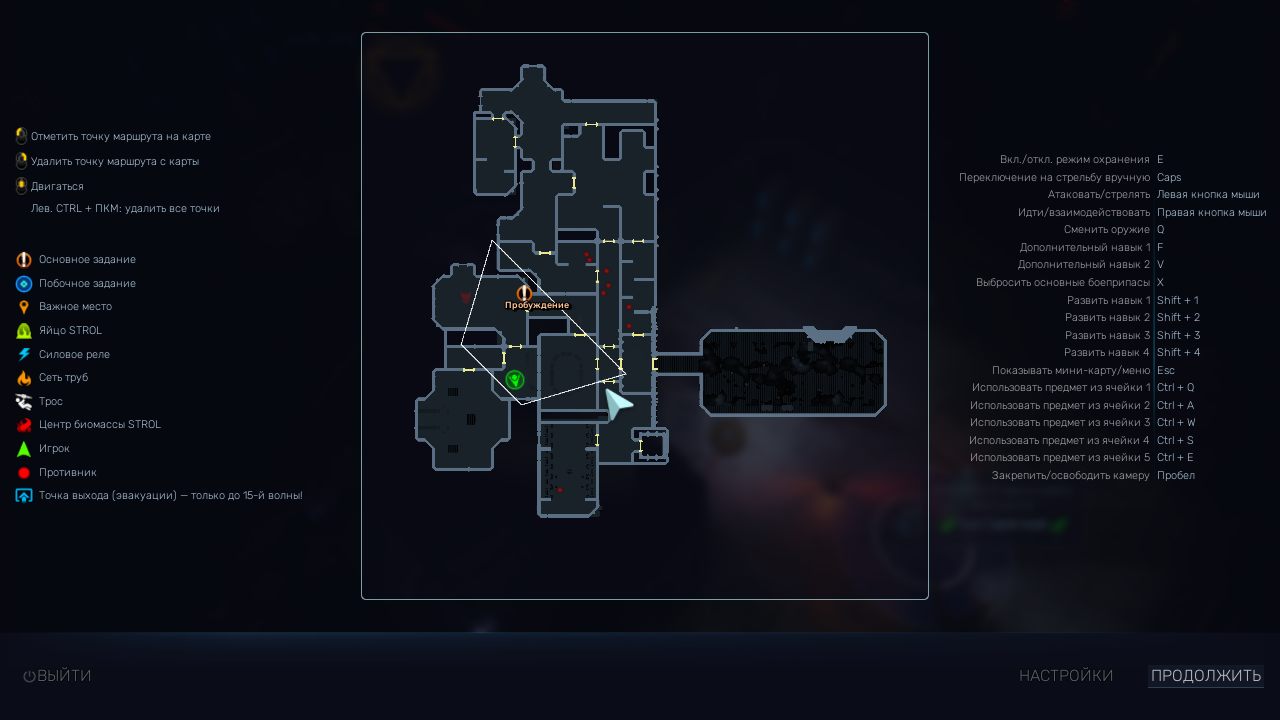
Task: Click the green STROL egg marker on map
Action: (514, 379)
